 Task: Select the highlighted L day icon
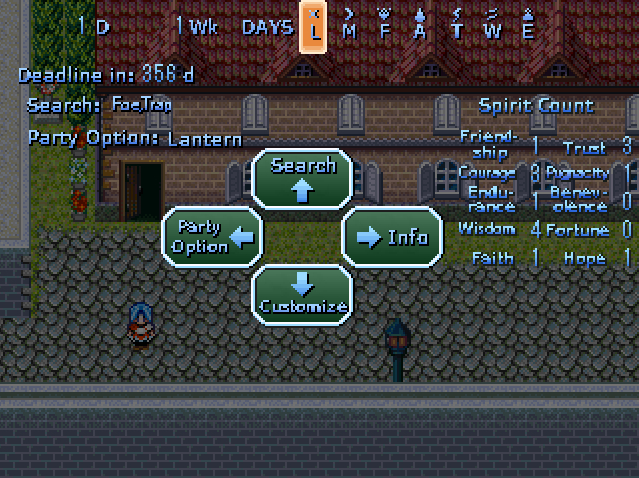tap(315, 25)
